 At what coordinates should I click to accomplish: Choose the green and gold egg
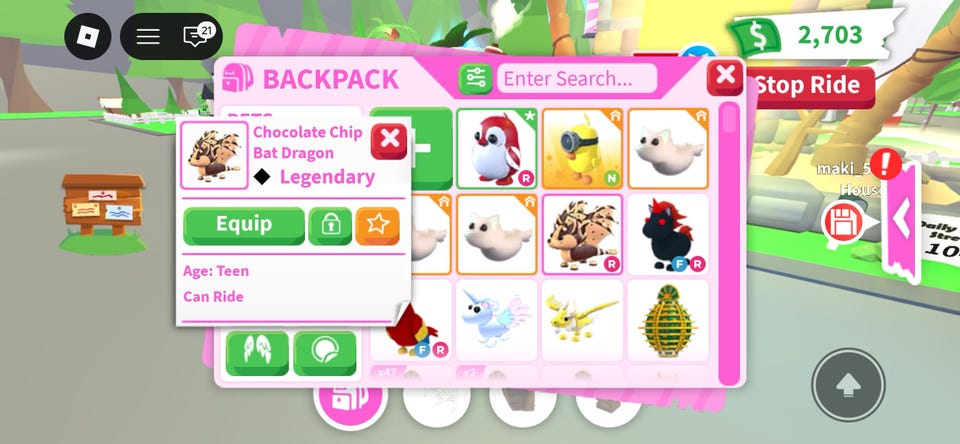pos(667,319)
